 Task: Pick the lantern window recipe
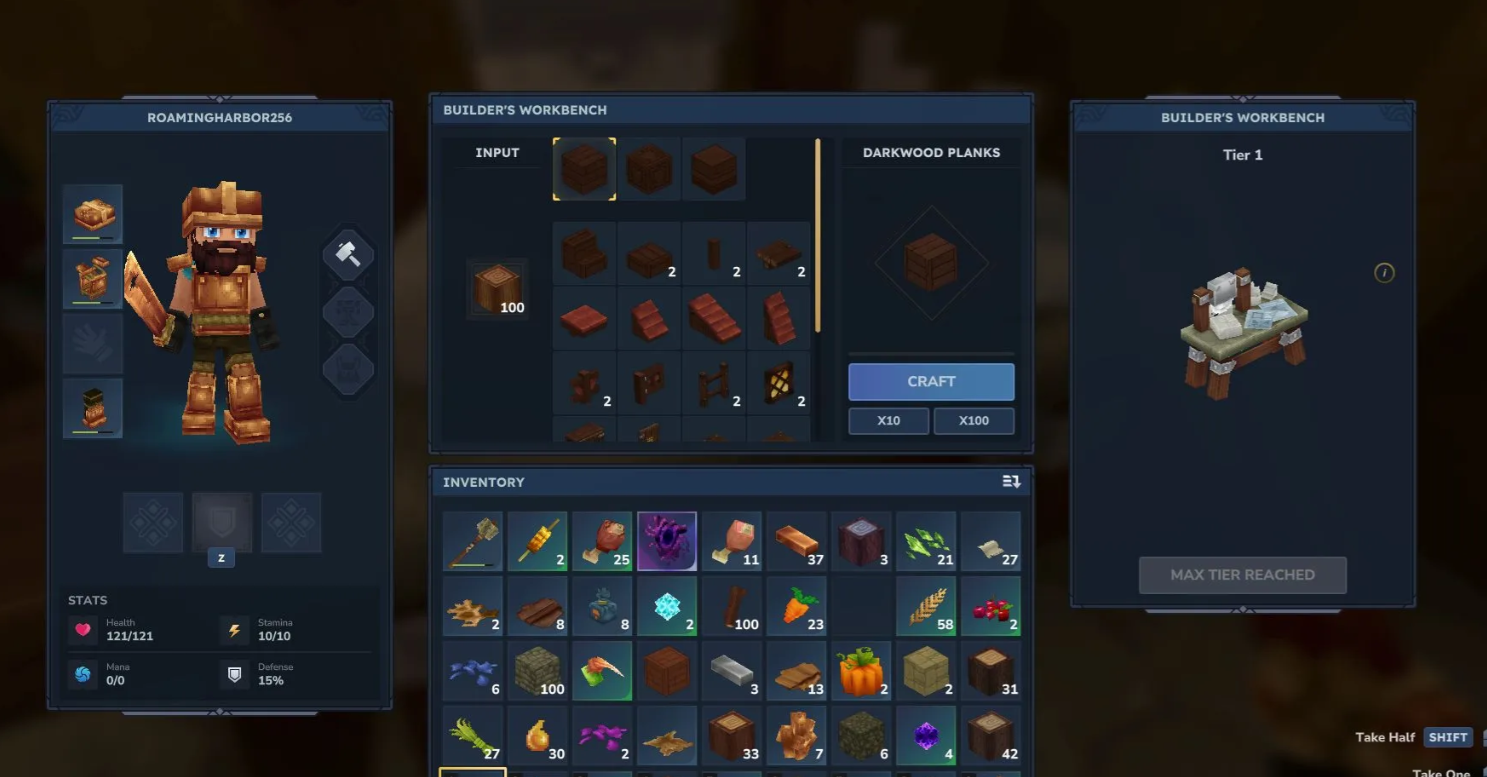point(779,384)
